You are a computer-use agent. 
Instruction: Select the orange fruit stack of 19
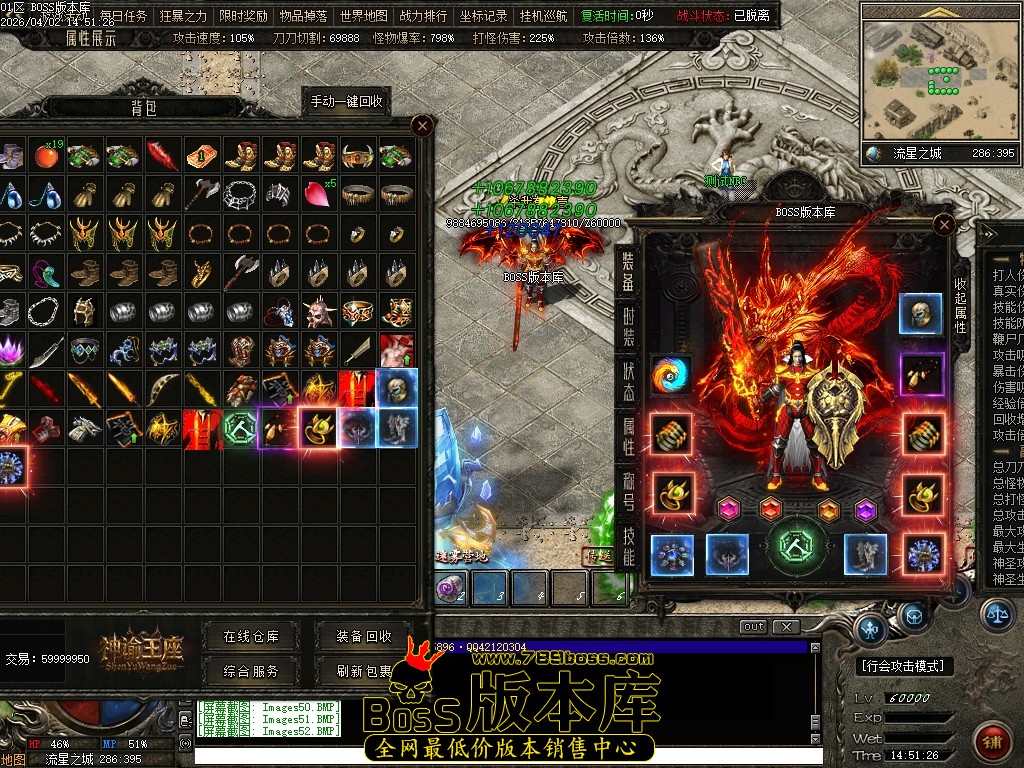pyautogui.click(x=46, y=155)
